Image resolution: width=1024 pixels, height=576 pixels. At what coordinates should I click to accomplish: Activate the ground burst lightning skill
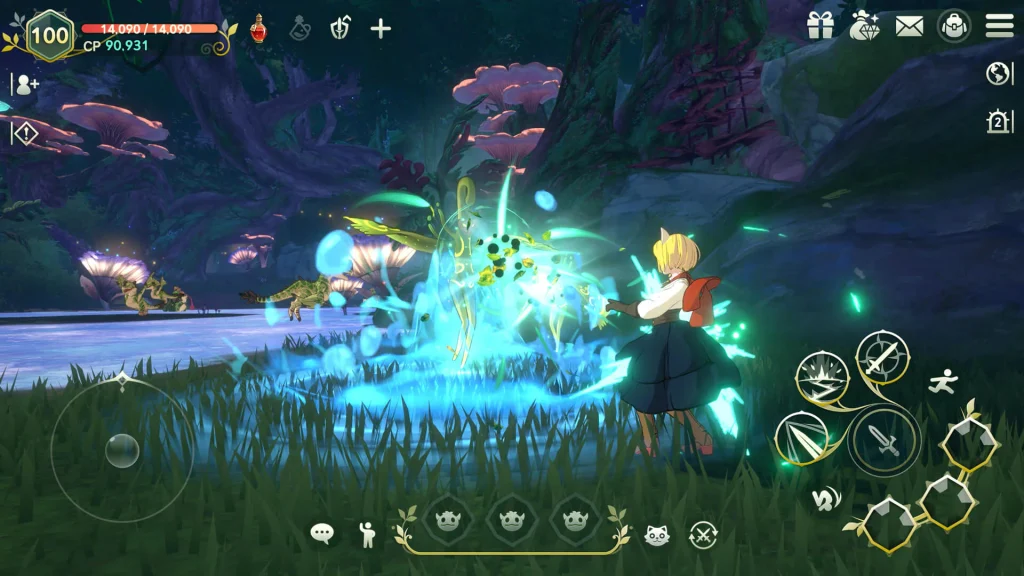point(822,378)
